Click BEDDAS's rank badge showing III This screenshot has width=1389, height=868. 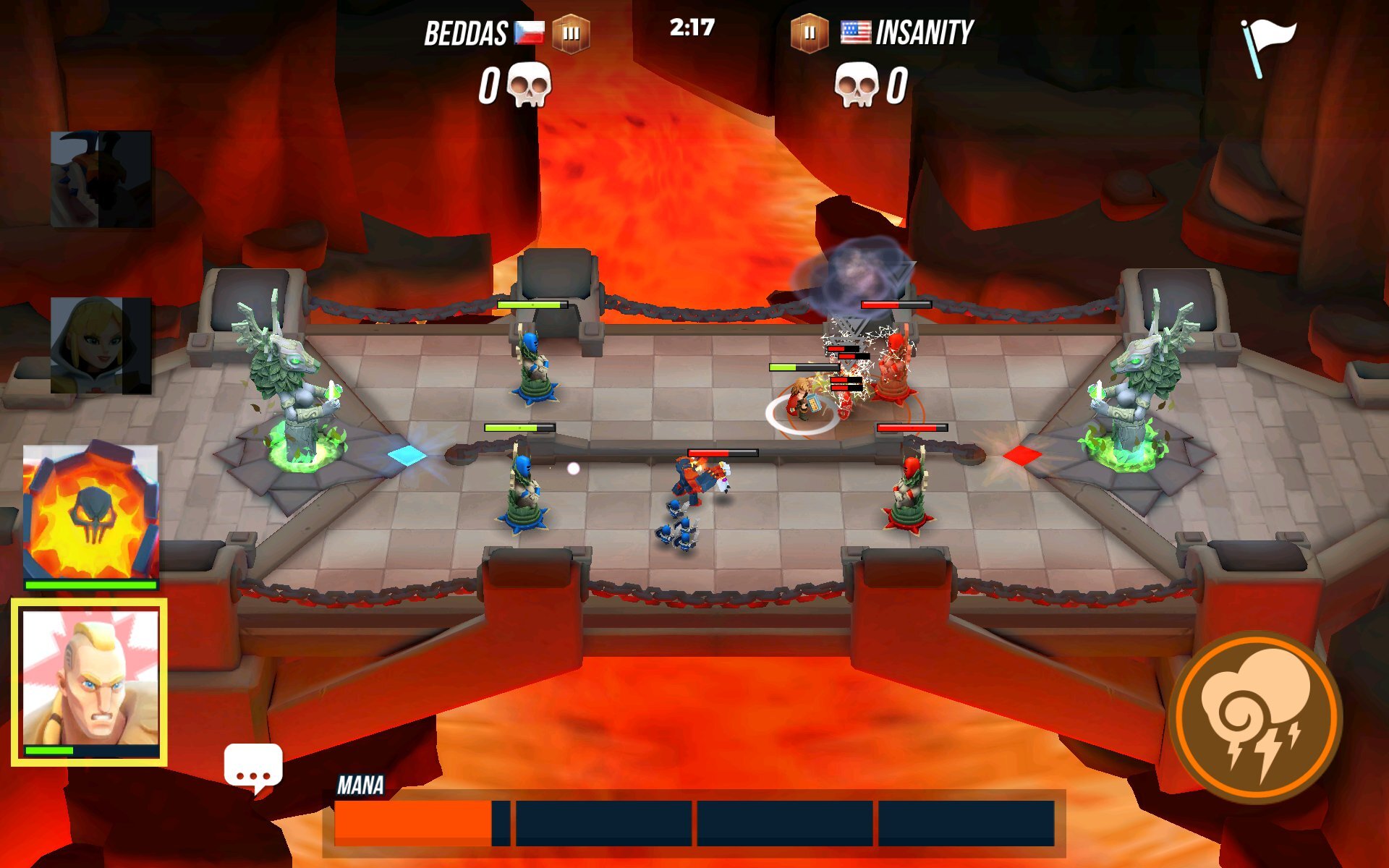(x=571, y=33)
